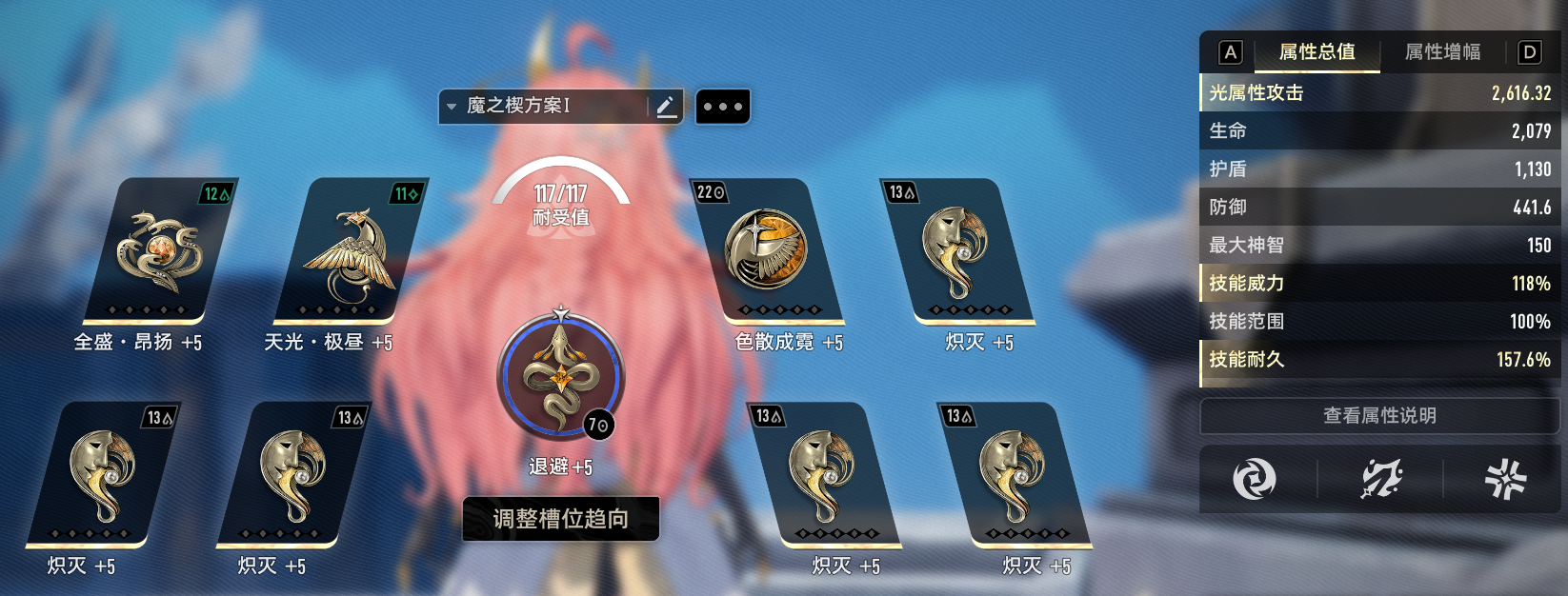The image size is (1568, 596).
Task: Open the three-dots more options menu
Action: pyautogui.click(x=723, y=107)
